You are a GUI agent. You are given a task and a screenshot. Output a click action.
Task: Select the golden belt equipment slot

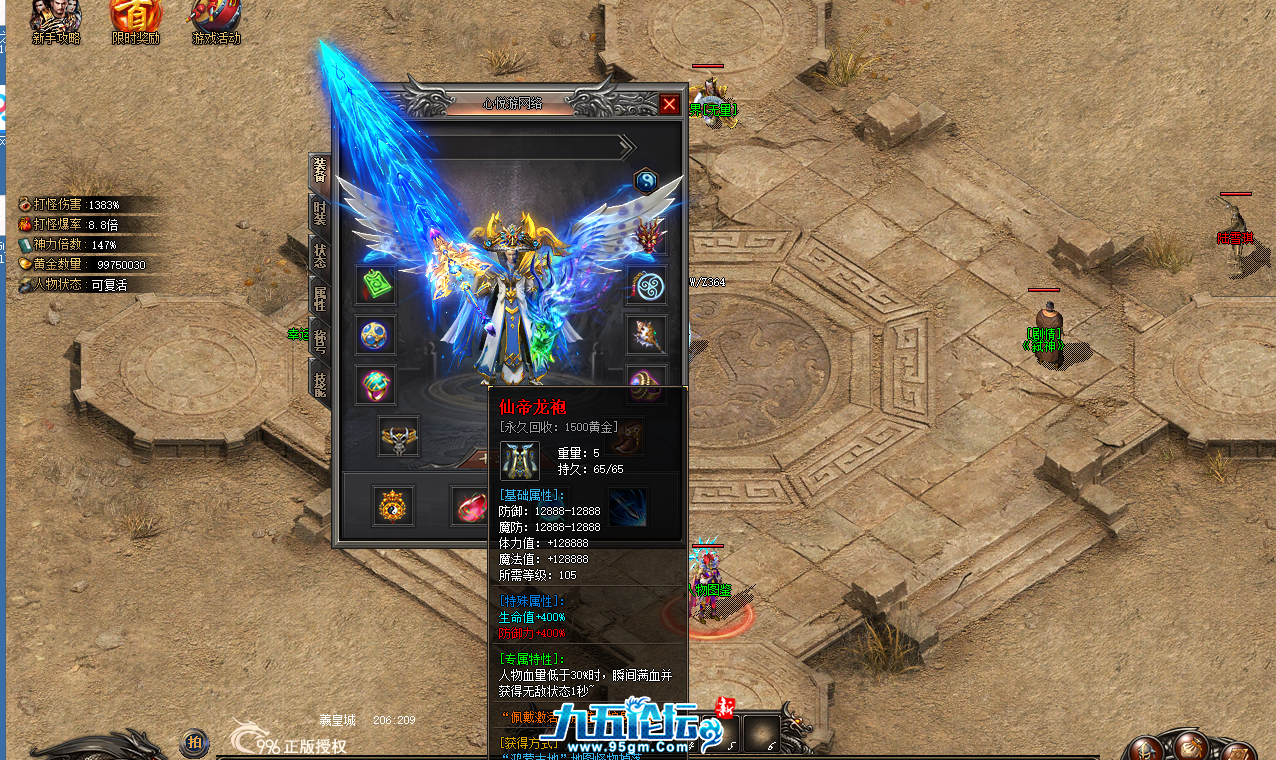399,436
